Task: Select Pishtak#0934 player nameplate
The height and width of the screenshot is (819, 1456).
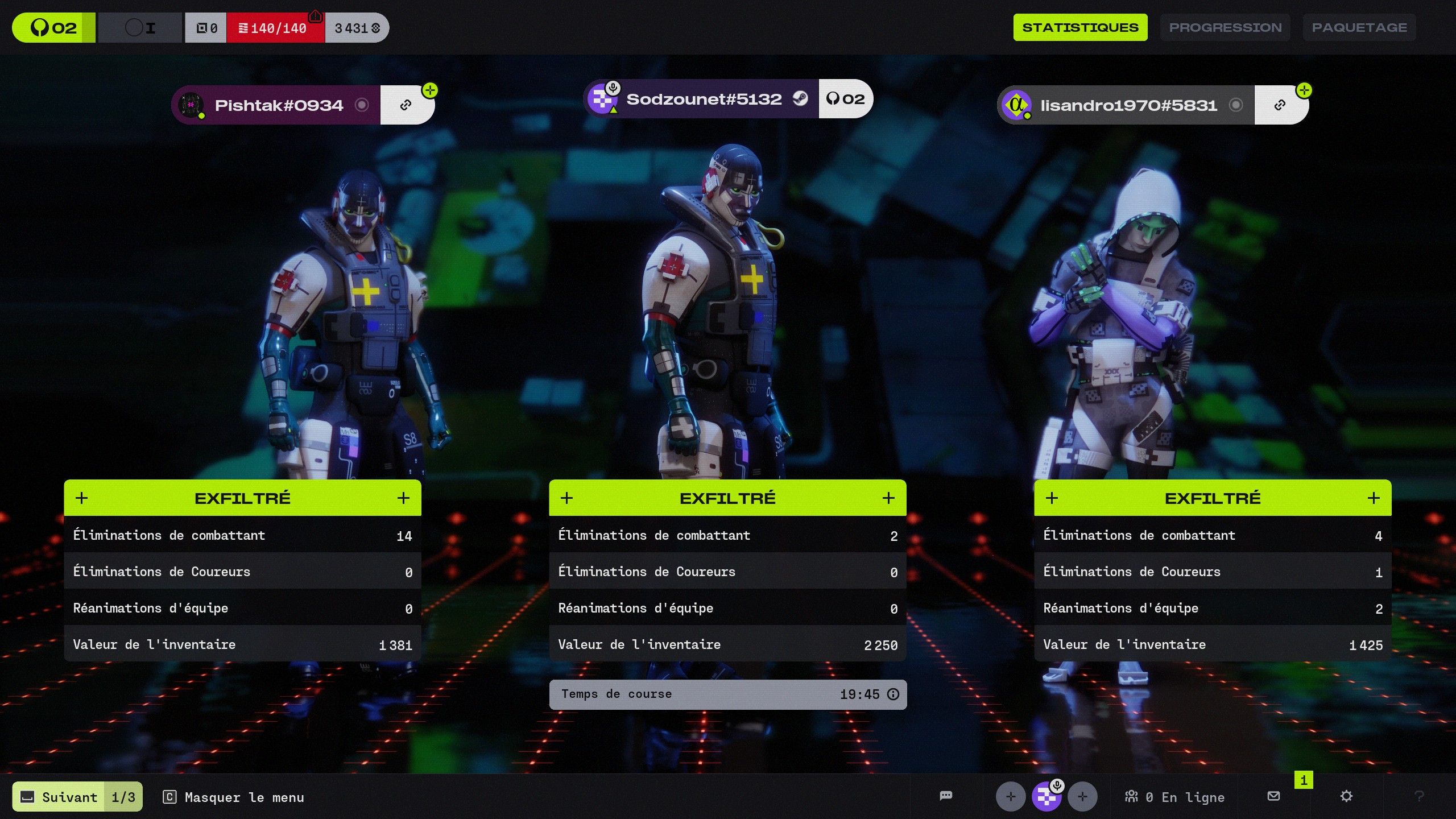Action: [278, 105]
